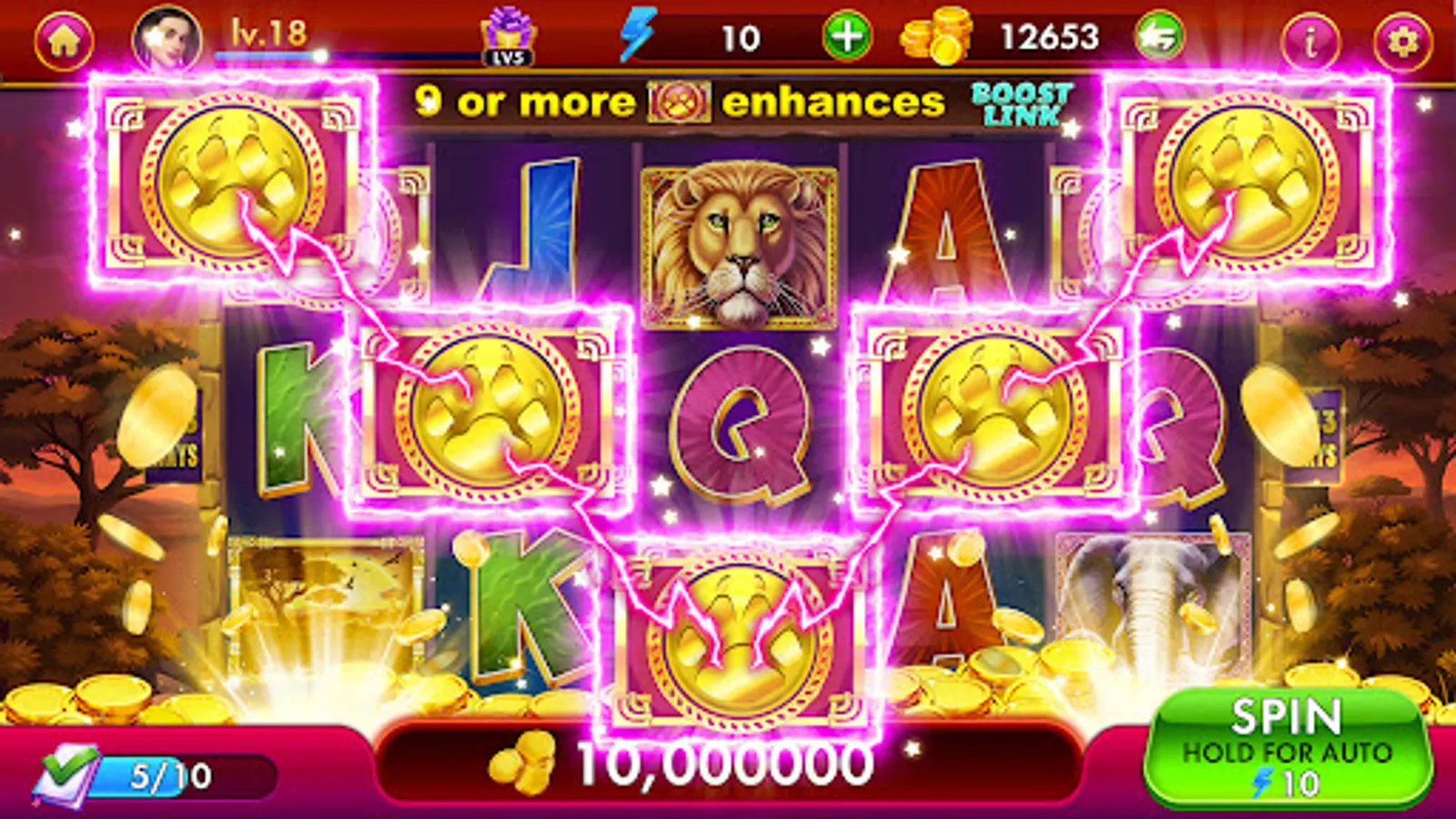
Task: Open the player profile avatar
Action: click(168, 36)
